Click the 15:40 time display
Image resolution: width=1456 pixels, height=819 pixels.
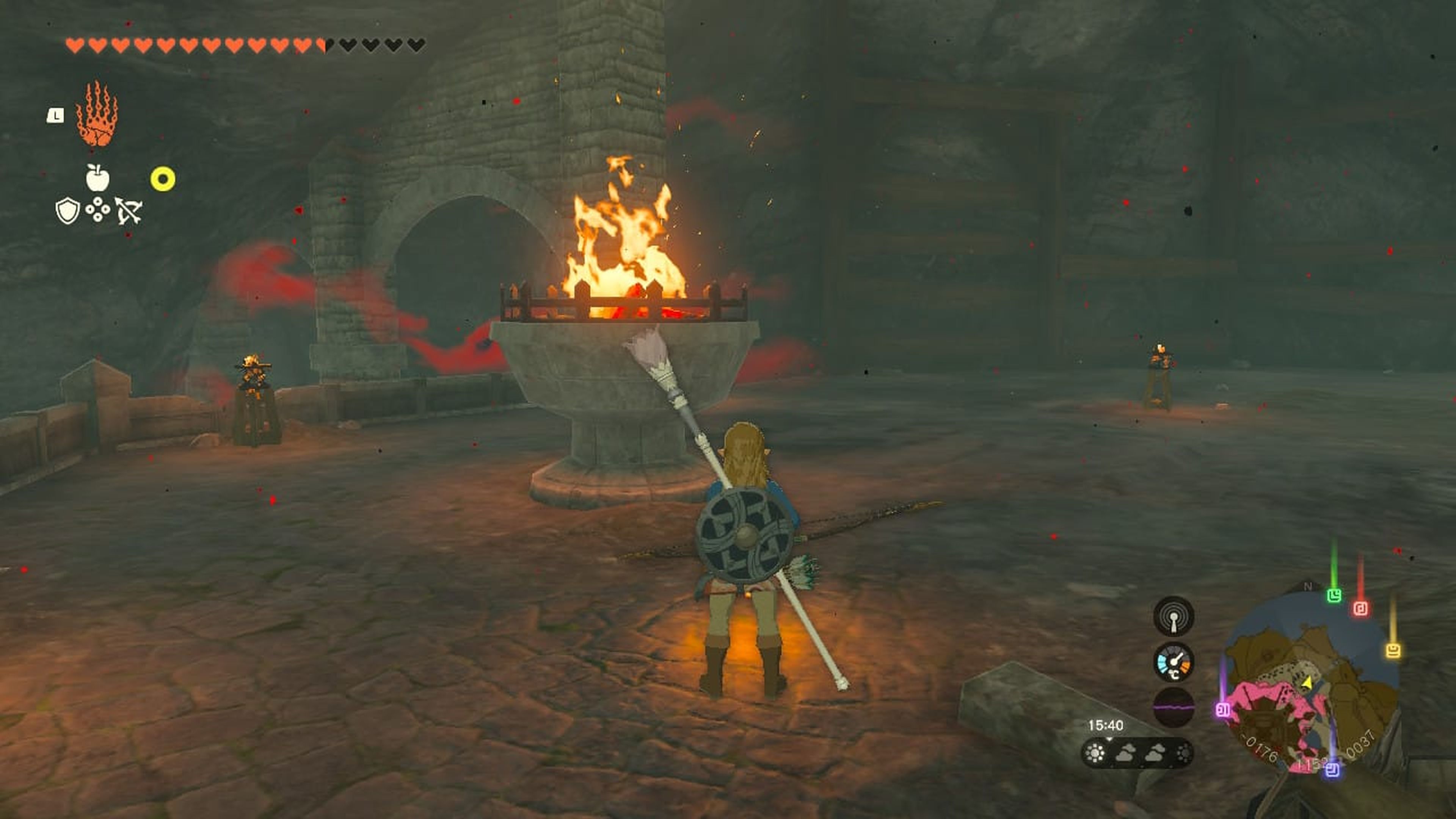1106,724
